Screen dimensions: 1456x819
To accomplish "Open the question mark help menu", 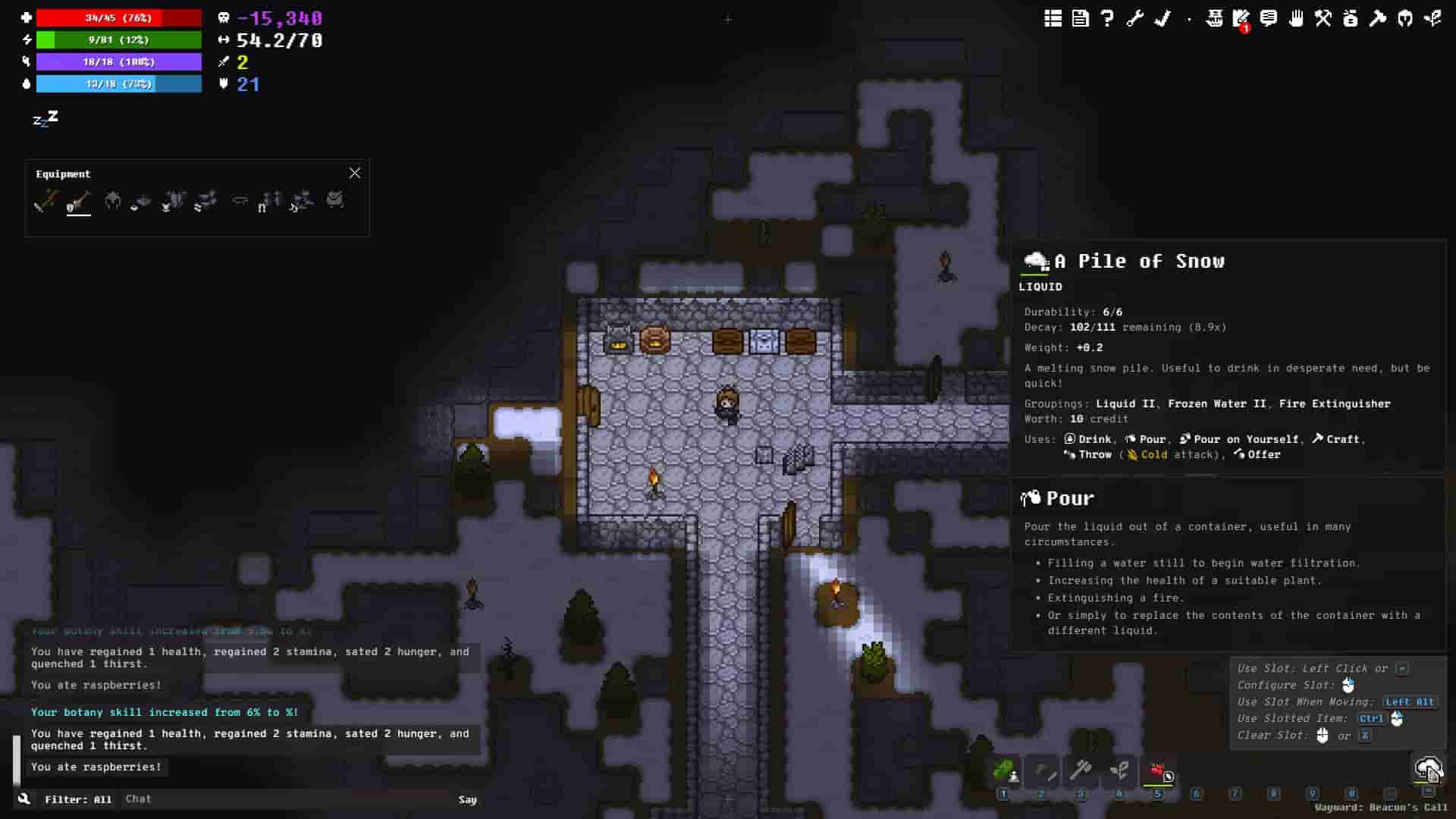I will 1107,18.
